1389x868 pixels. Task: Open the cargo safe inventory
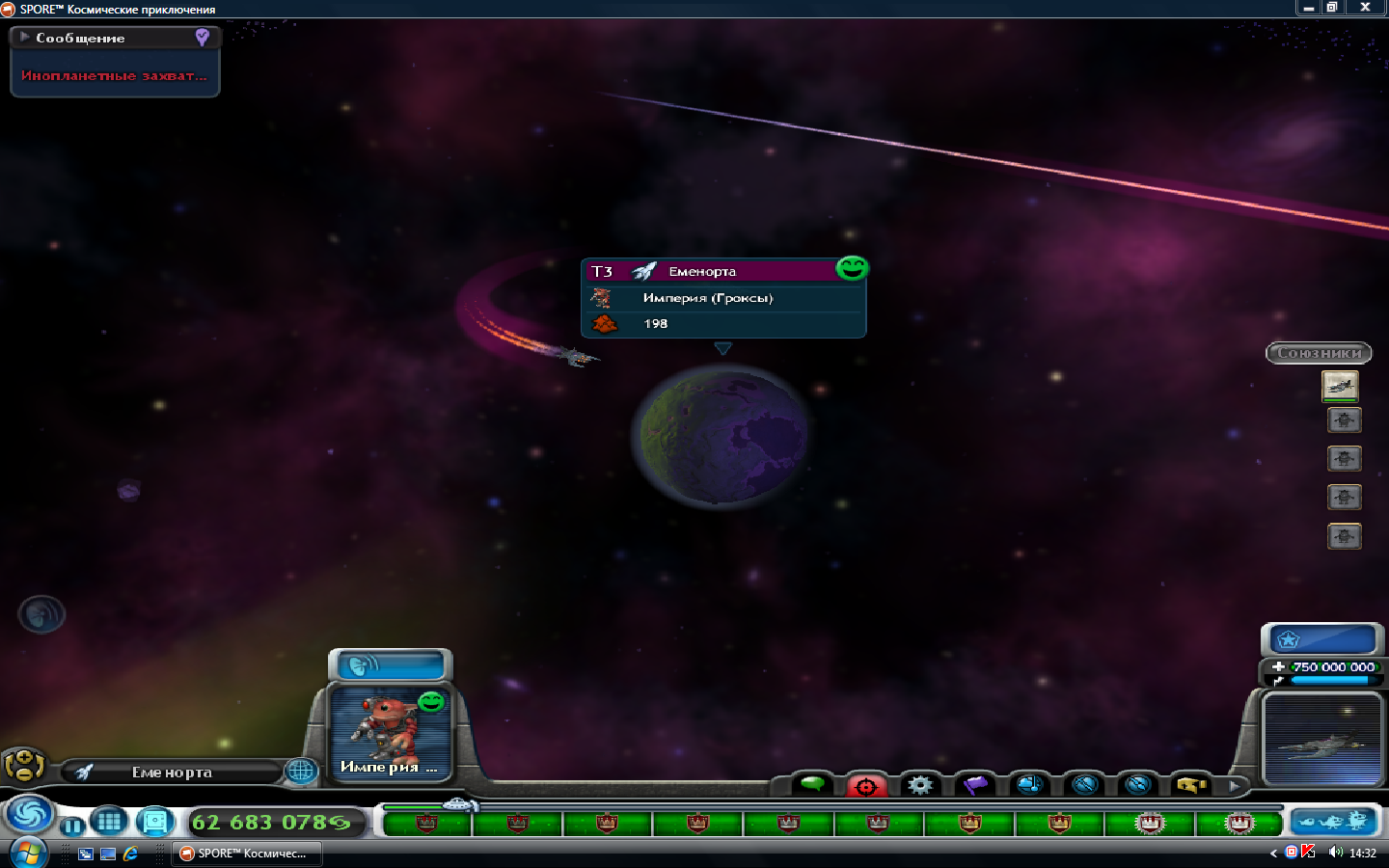coord(154,822)
